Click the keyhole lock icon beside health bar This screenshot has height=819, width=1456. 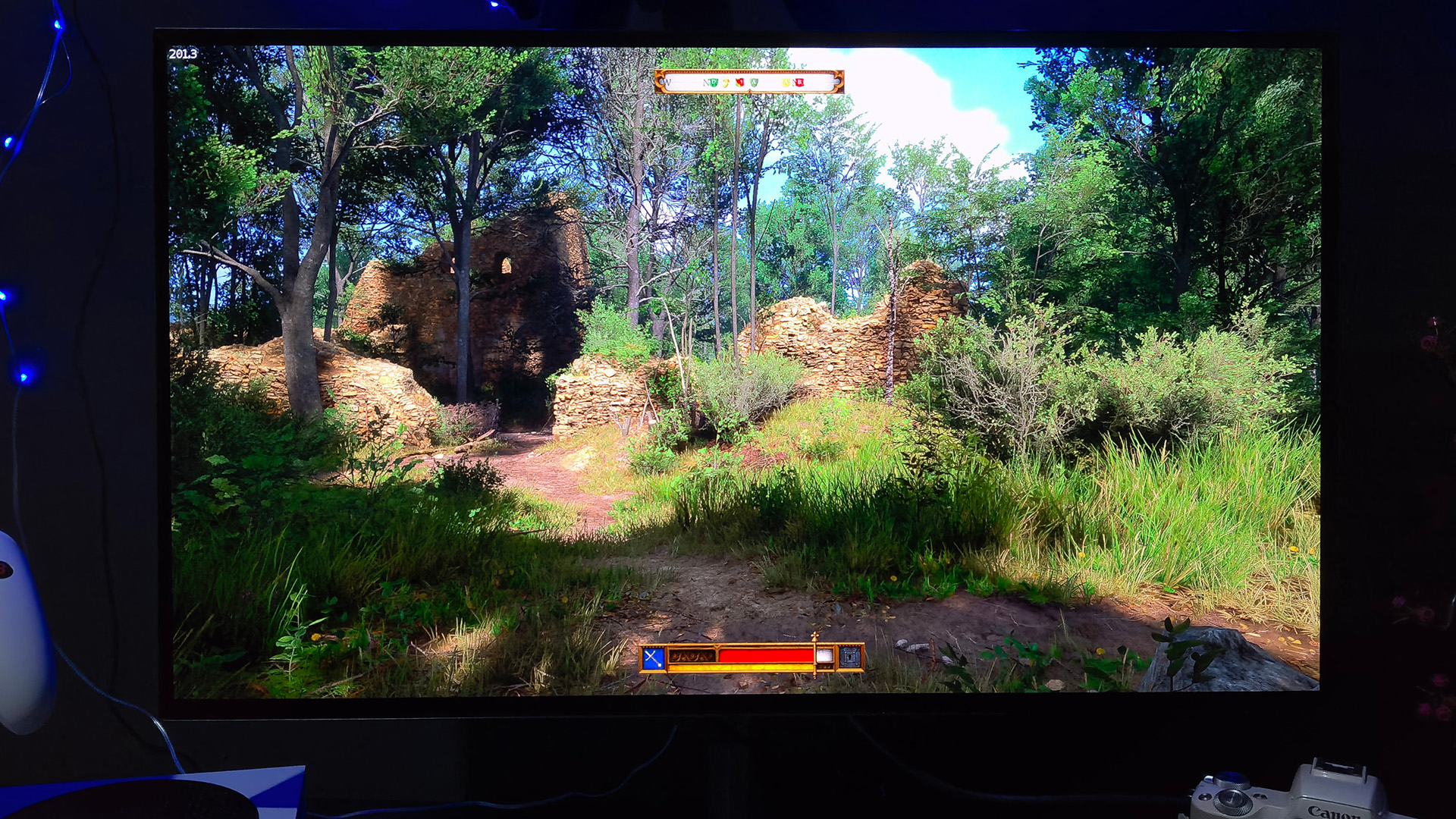pos(850,657)
